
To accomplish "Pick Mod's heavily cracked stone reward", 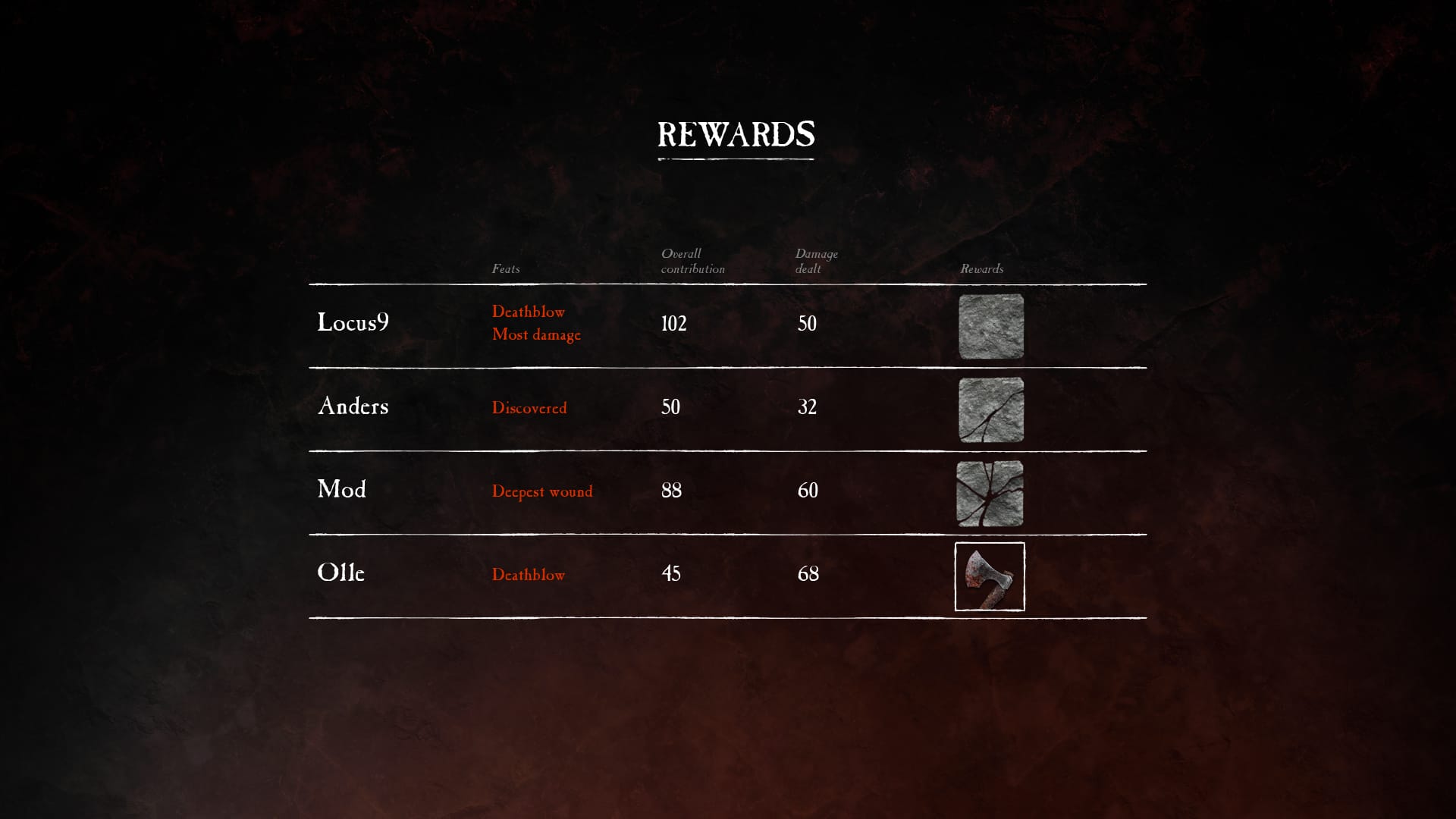I will 990,494.
